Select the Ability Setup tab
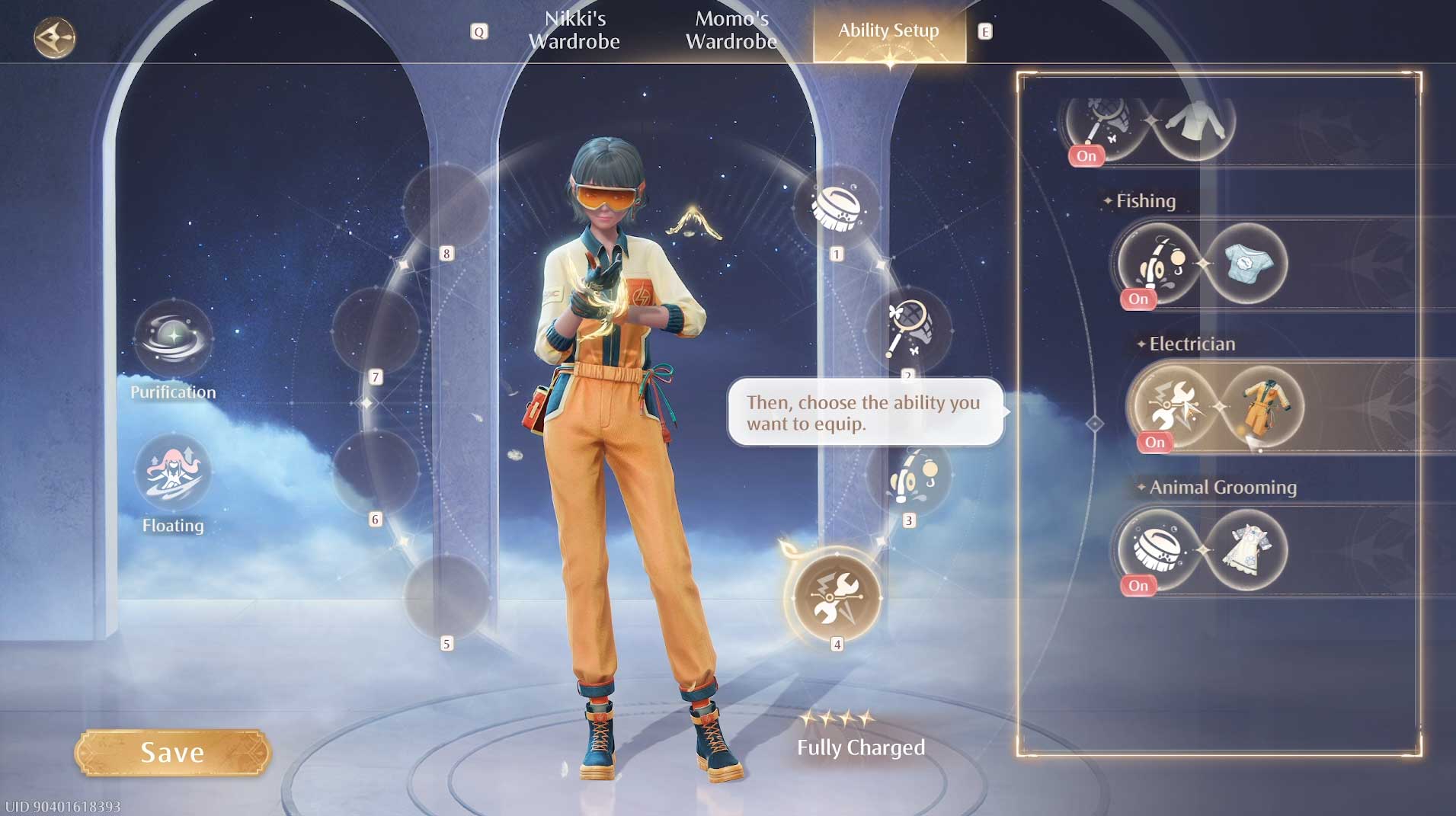Image resolution: width=1456 pixels, height=816 pixels. 888,30
